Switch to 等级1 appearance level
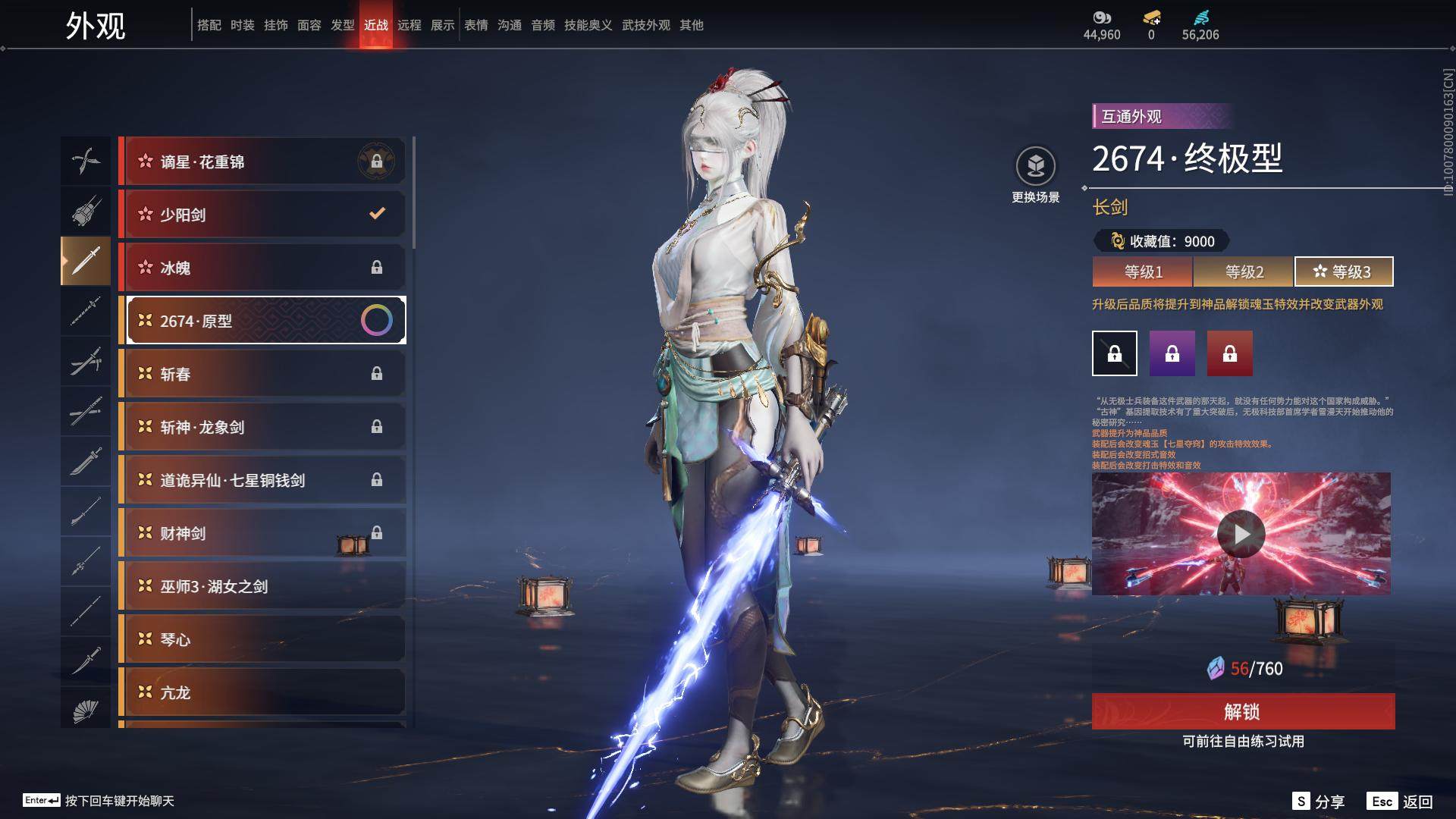Screen dimensions: 1456x819 (x=1143, y=271)
